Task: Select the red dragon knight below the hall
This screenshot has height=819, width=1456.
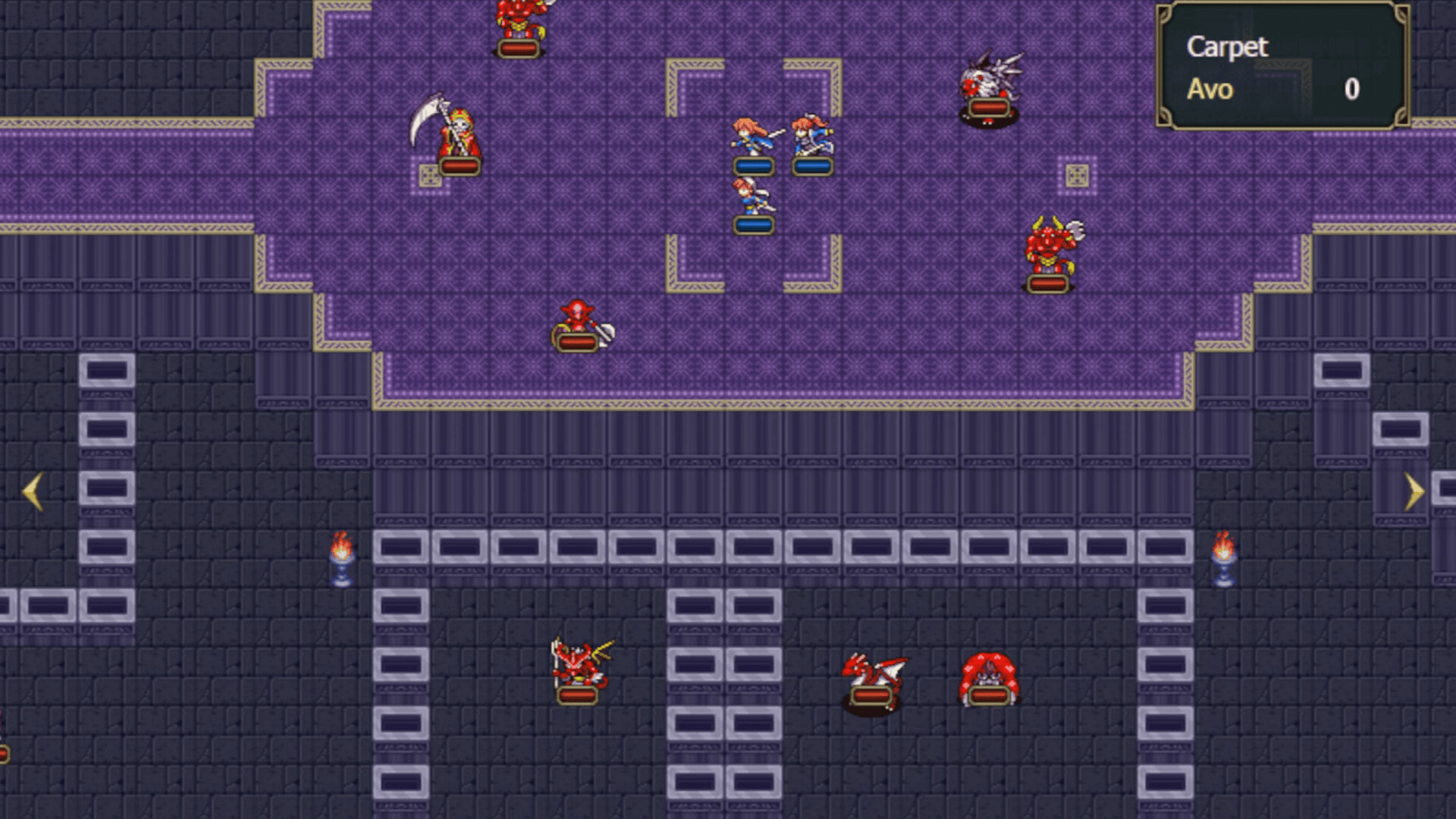Action: [x=580, y=667]
